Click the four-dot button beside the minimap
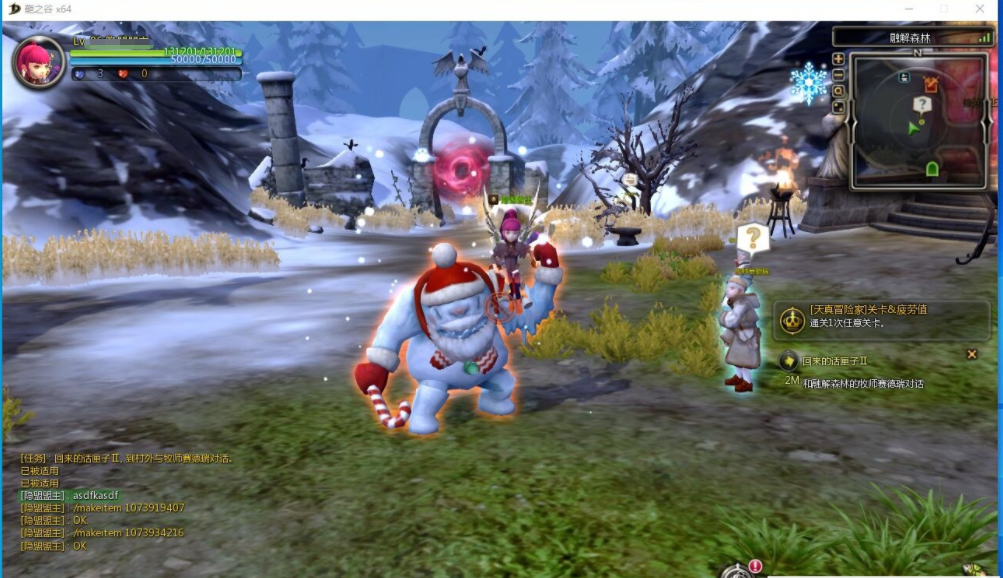Screen dimensions: 1003x578 point(838,107)
